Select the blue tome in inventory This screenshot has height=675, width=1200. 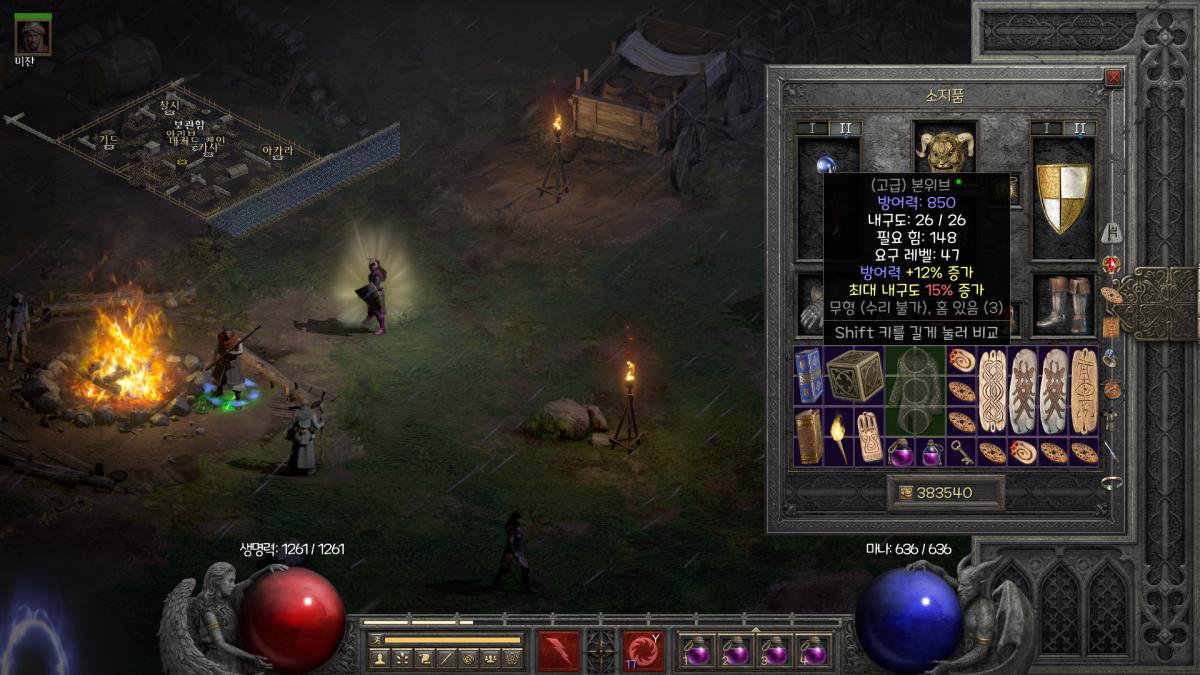click(x=808, y=375)
